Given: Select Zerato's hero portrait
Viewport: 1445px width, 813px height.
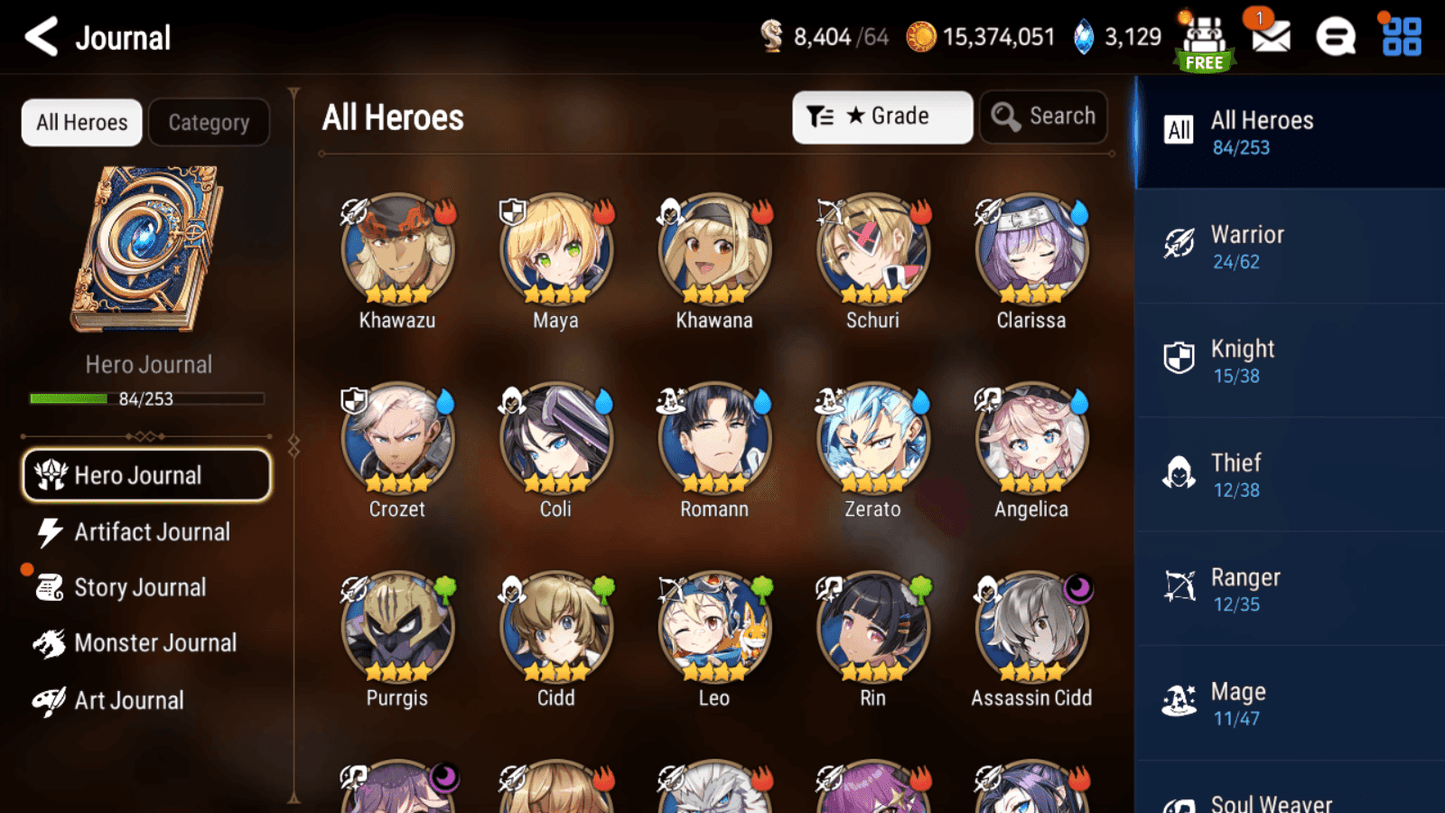Looking at the screenshot, I should coord(872,437).
